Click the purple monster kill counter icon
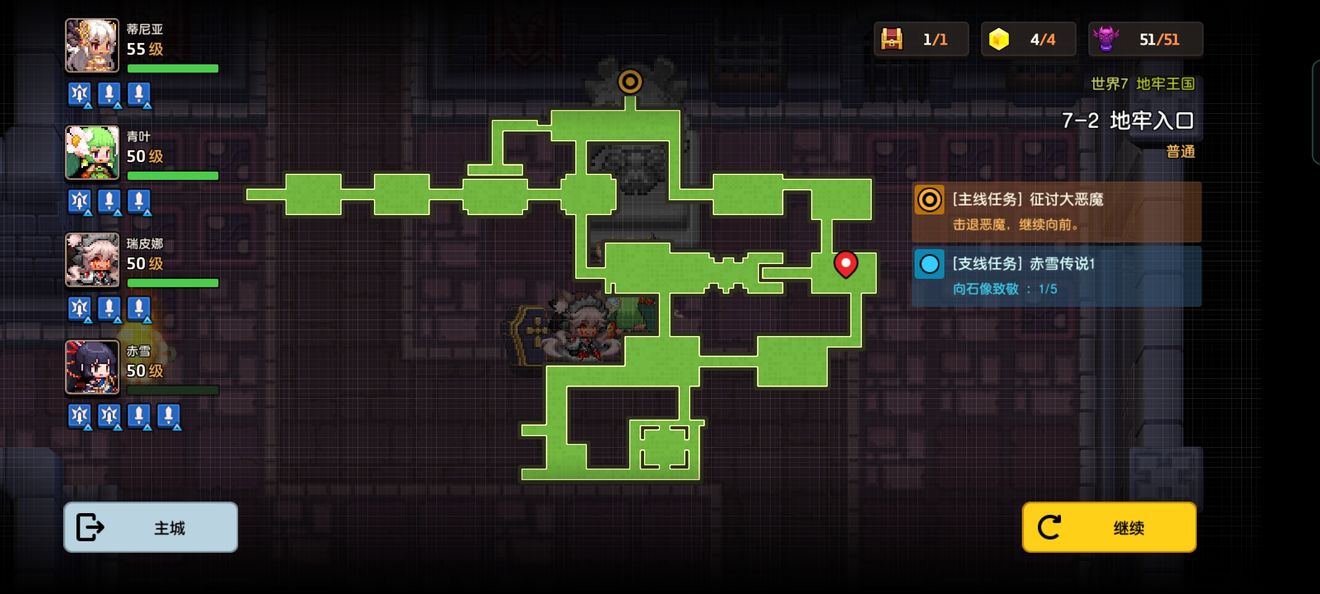 [1106, 39]
